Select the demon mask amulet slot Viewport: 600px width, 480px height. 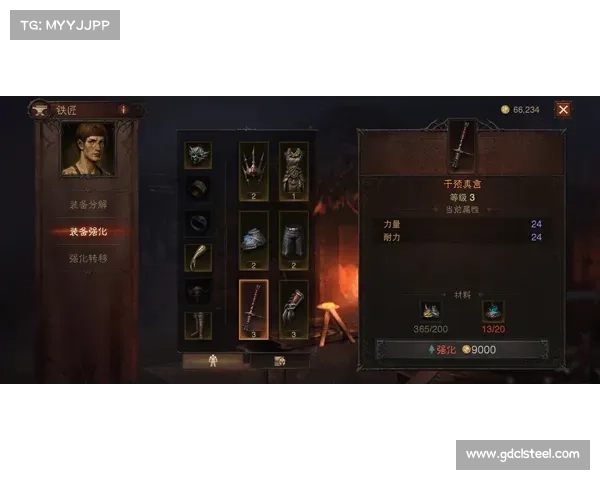(198, 155)
